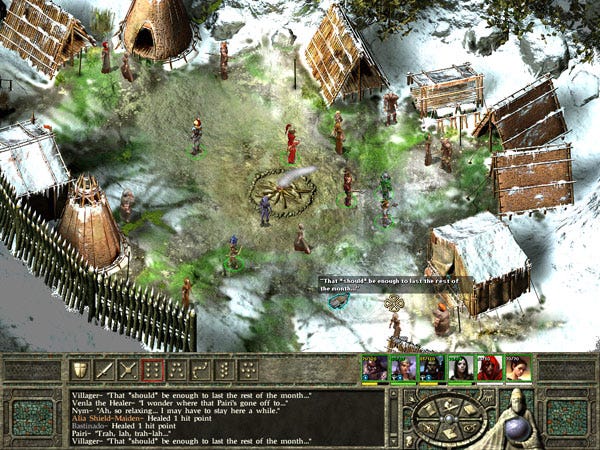
Task: Click the blue crystal orb held by statue
Action: (518, 427)
